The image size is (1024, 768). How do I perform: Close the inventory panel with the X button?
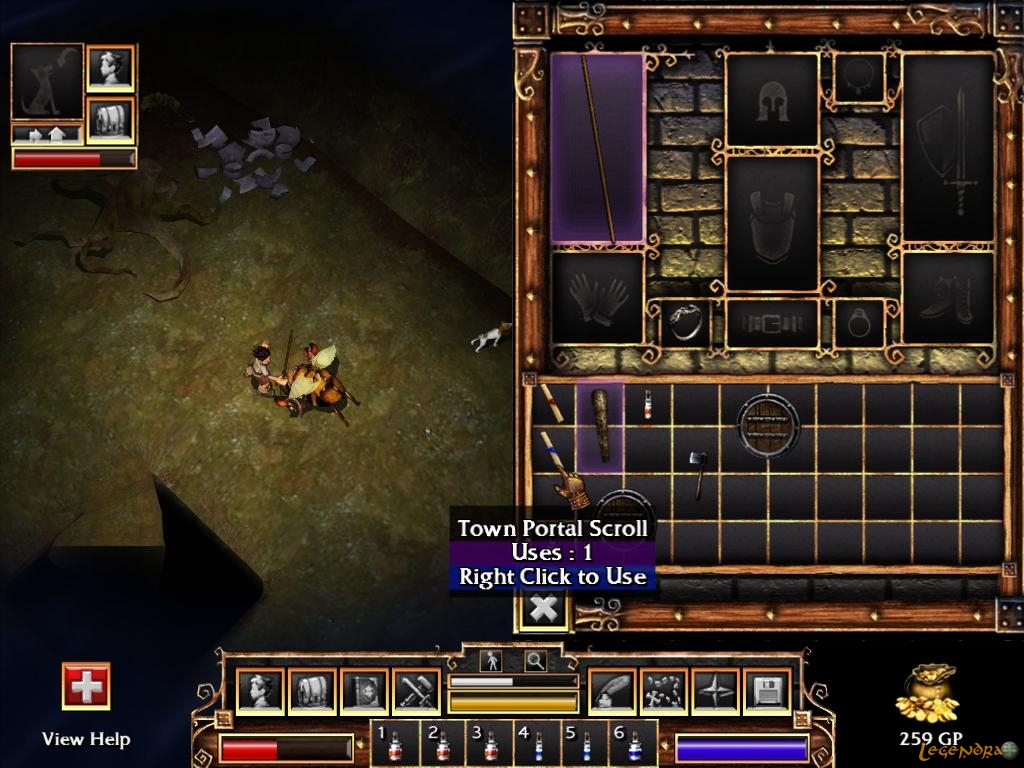543,608
